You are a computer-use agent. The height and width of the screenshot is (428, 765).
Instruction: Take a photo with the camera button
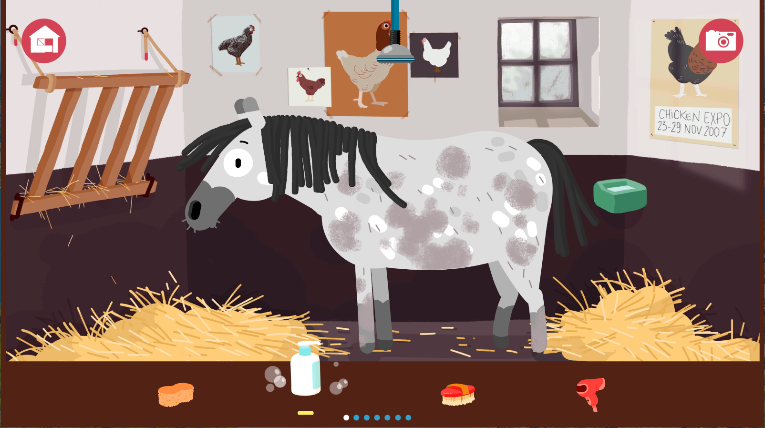click(x=720, y=41)
